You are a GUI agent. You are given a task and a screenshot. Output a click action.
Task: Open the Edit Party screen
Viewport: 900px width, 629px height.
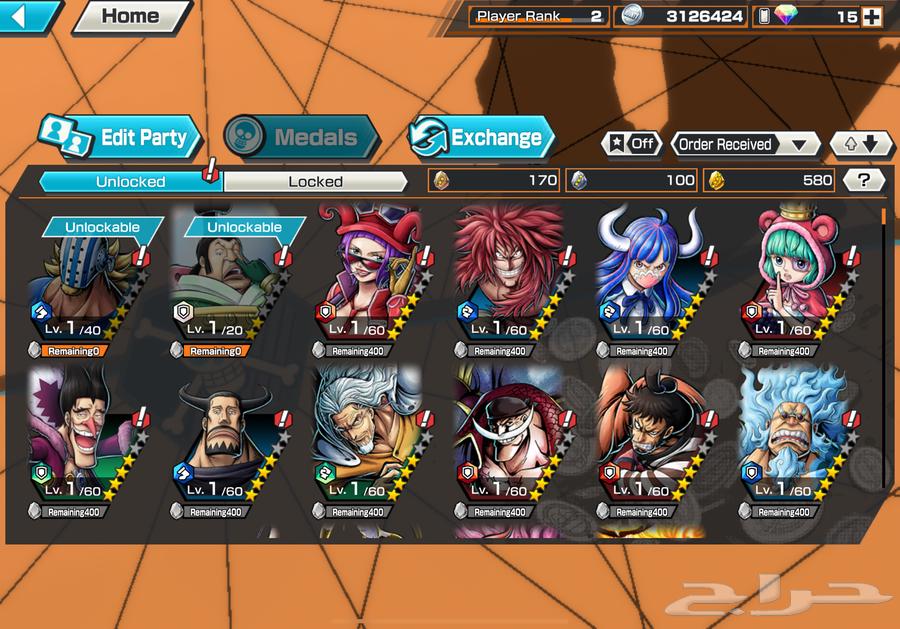(x=120, y=138)
